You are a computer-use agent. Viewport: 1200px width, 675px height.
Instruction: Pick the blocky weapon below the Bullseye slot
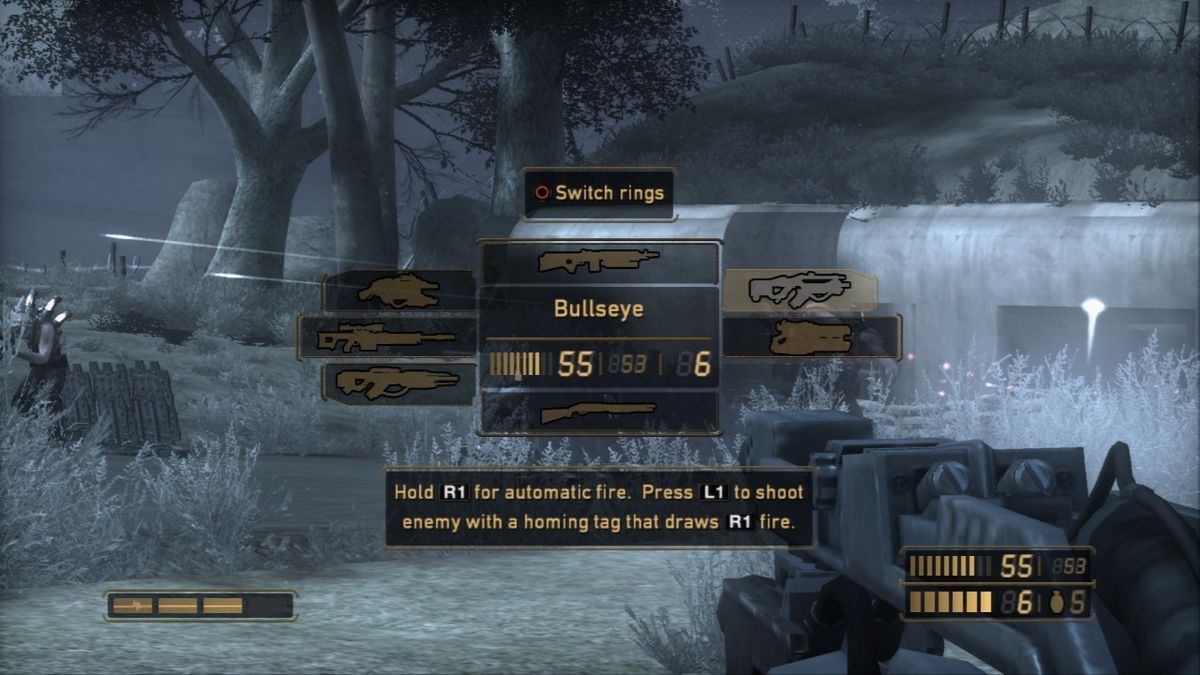coord(811,337)
